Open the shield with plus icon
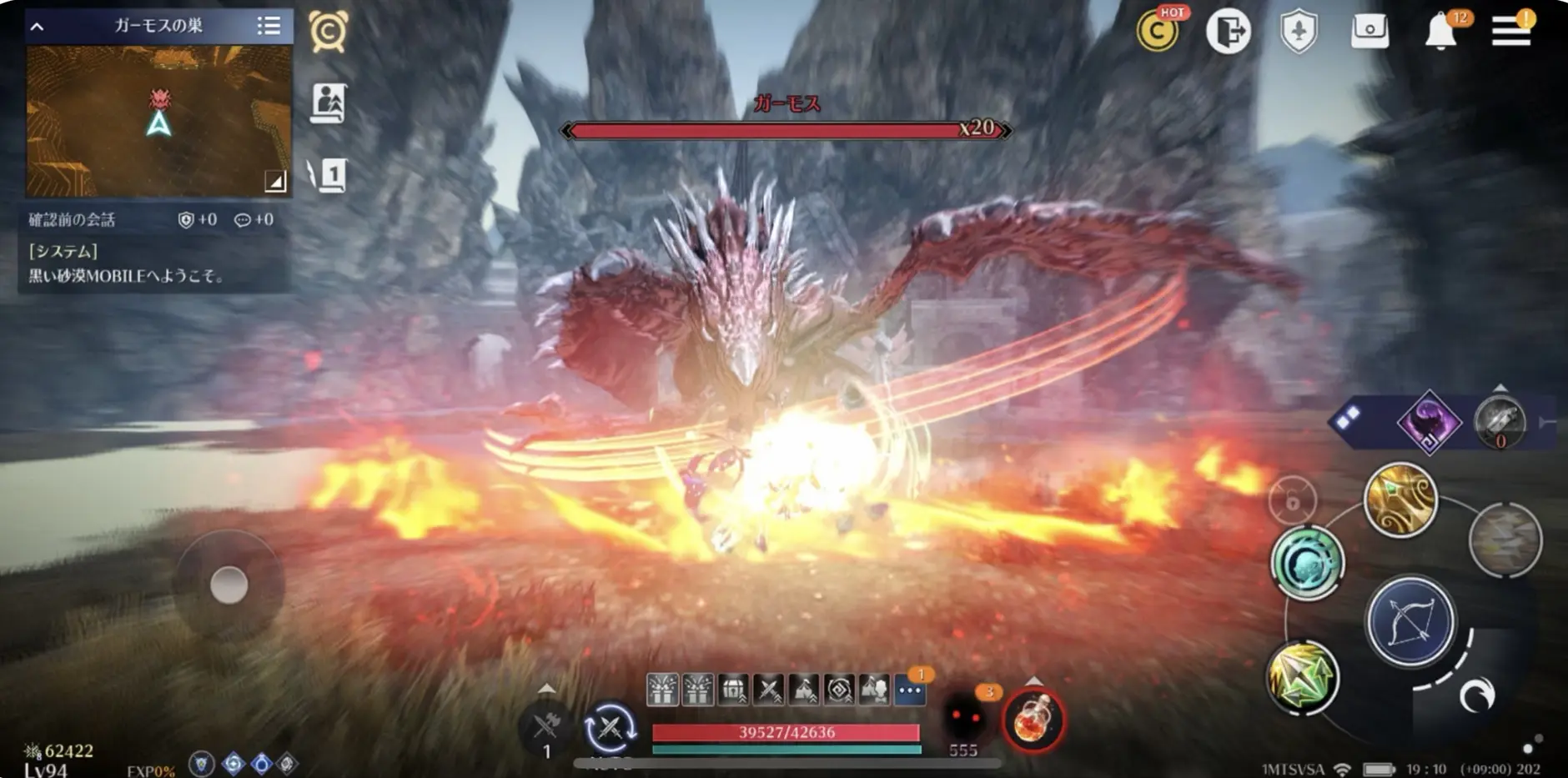Screen dimensions: 1568x778 pos(1299,32)
